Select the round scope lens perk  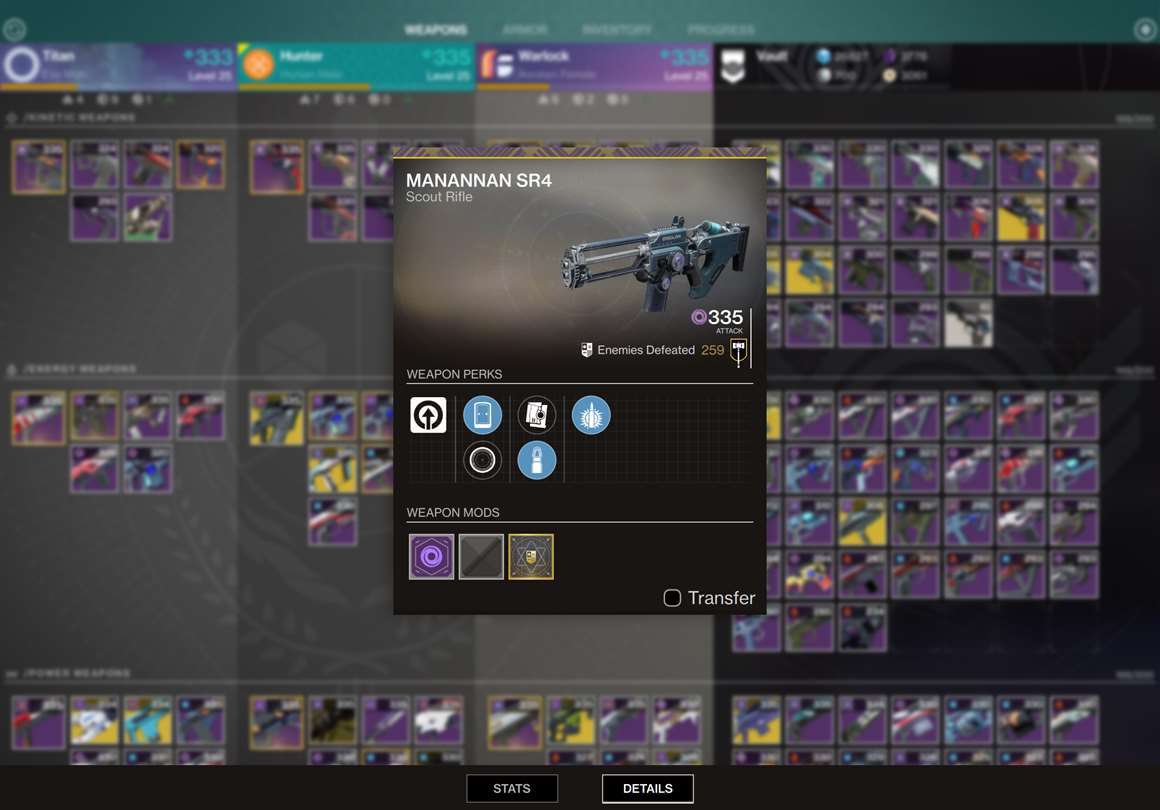[x=482, y=460]
